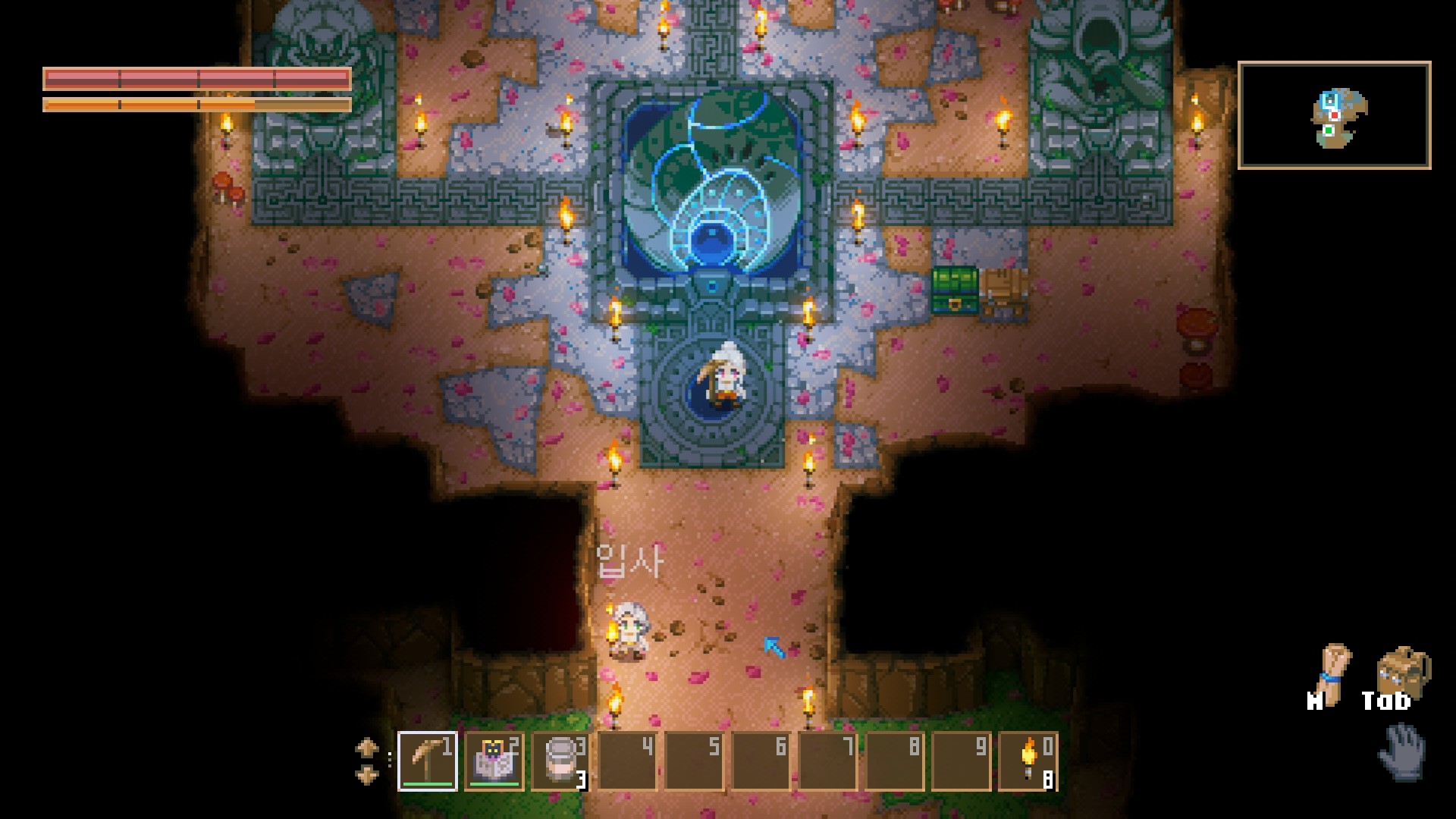Choose the jar item in slot 3
The height and width of the screenshot is (819, 1456).
[560, 761]
